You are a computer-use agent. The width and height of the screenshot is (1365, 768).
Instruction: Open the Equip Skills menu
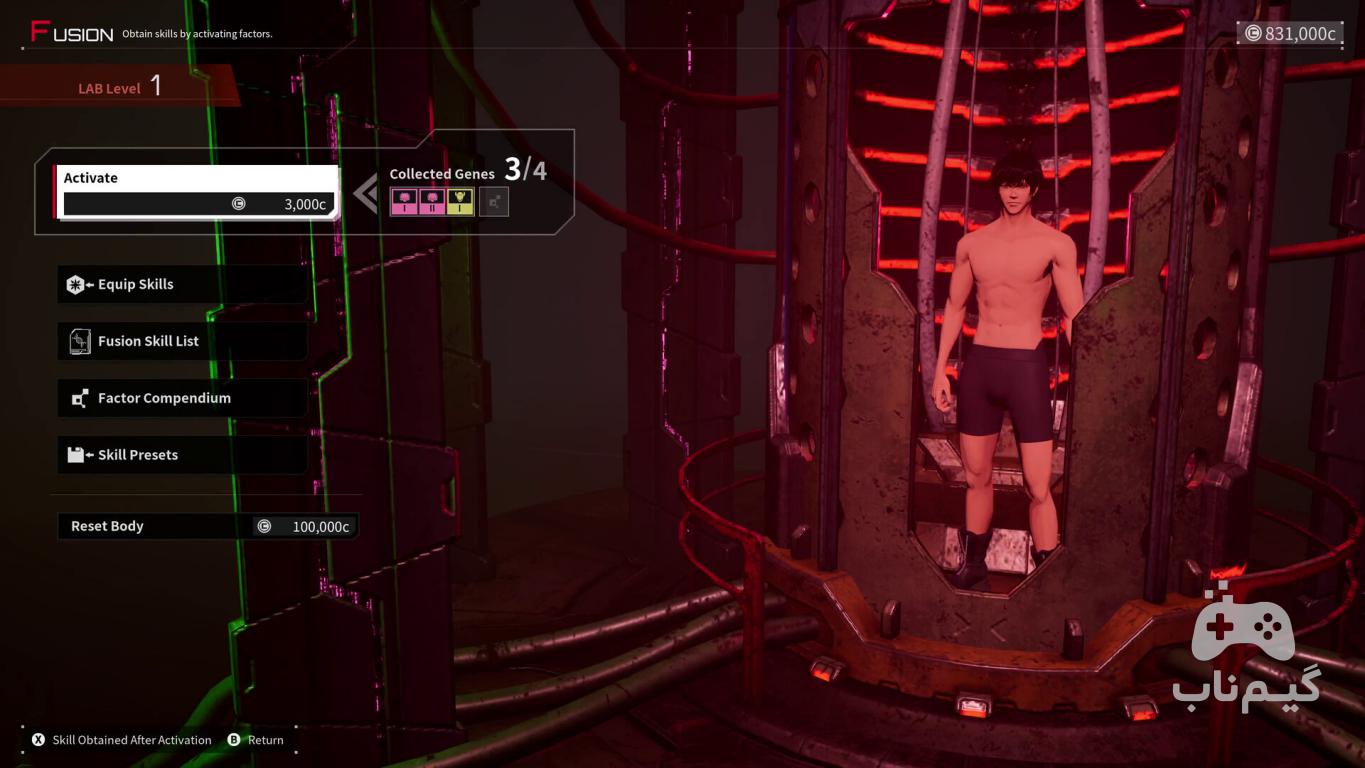pyautogui.click(x=182, y=284)
